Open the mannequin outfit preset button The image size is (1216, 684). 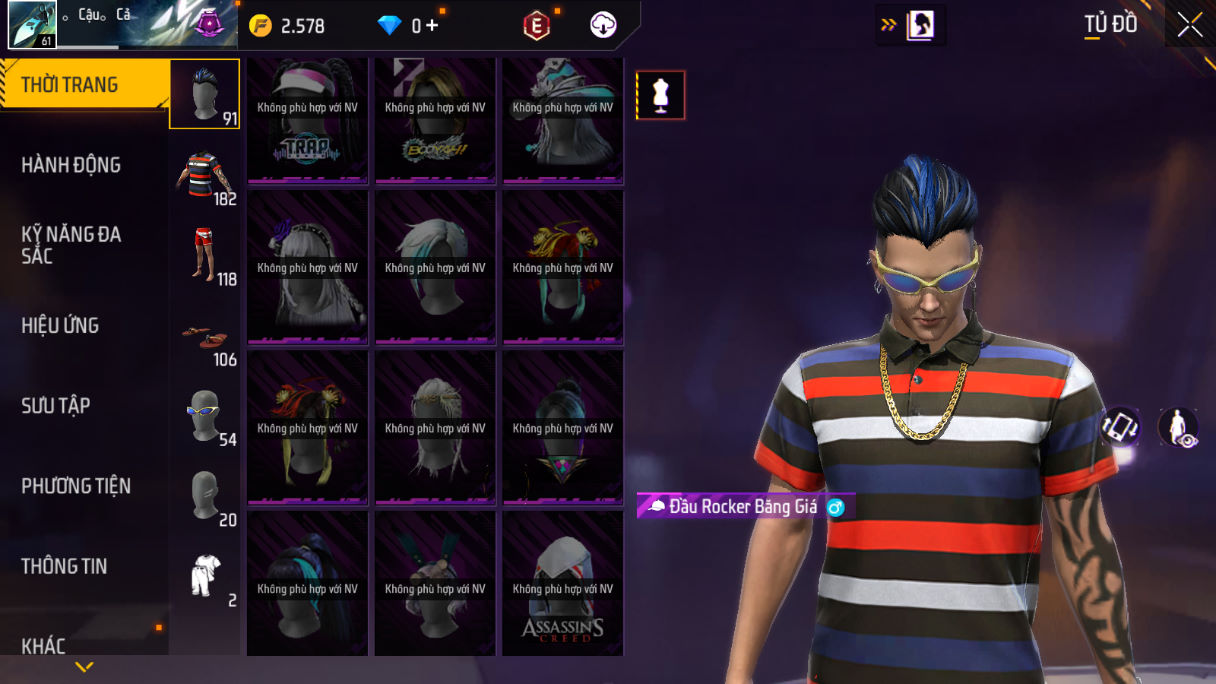point(661,96)
